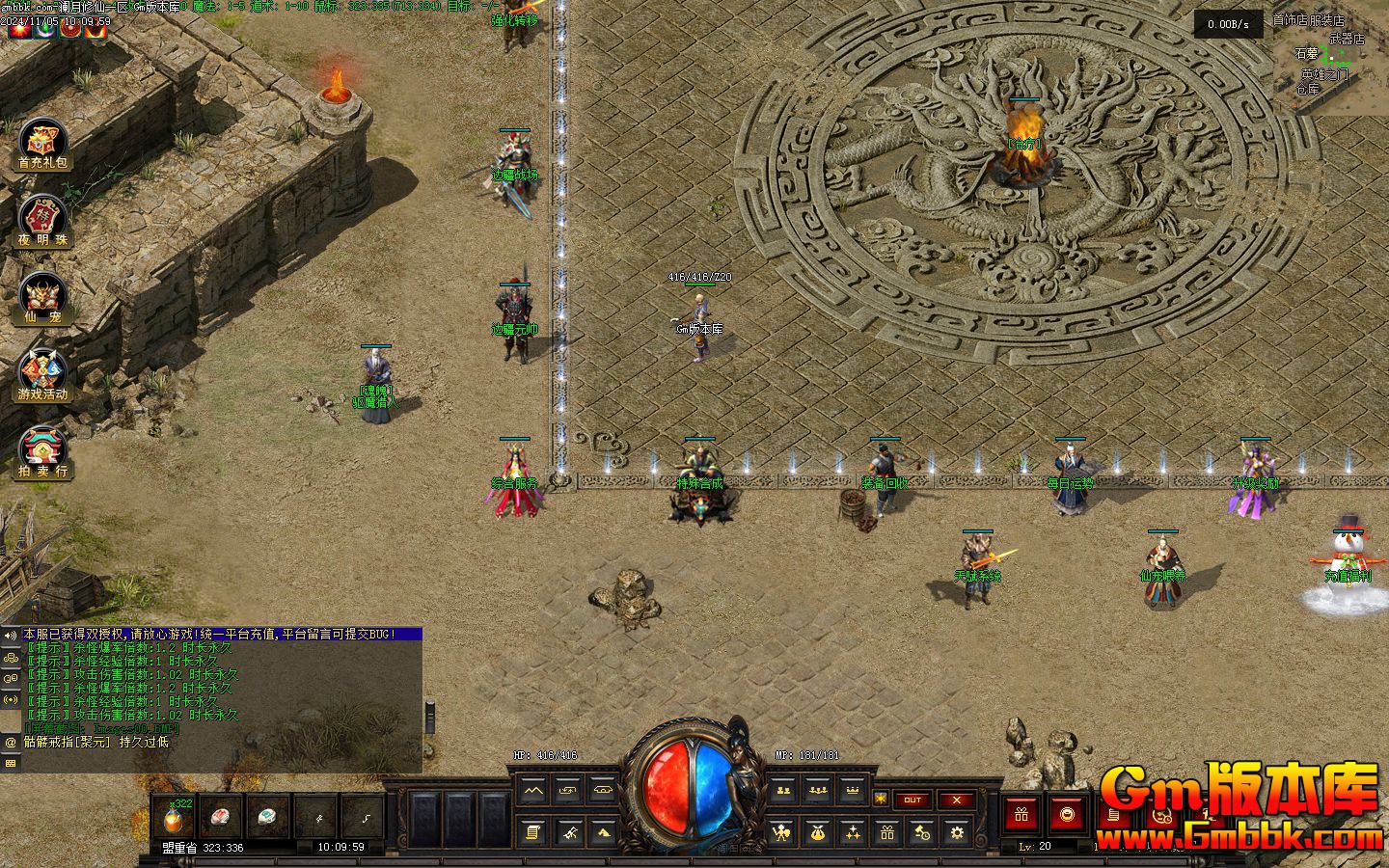Open the 仙宠 pet menu
Image resolution: width=1389 pixels, height=868 pixels.
coord(43,299)
